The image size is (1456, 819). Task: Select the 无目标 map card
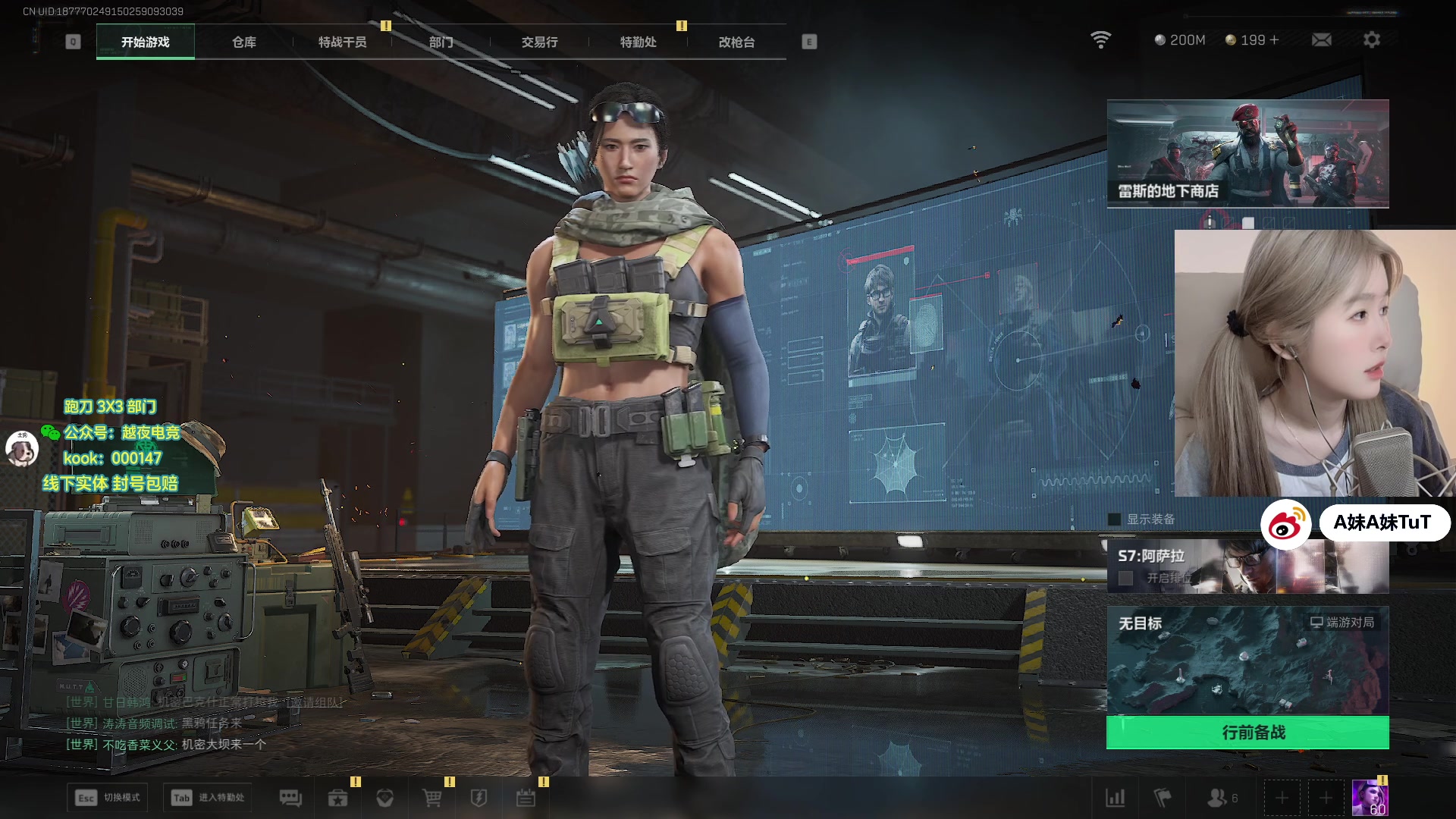1247,661
